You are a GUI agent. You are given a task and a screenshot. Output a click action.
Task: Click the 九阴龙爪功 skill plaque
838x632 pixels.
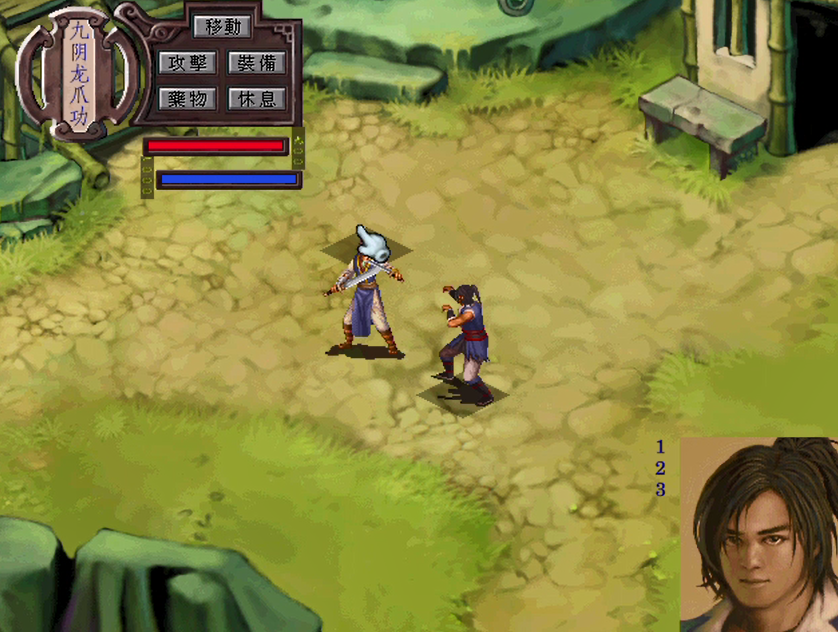(x=80, y=72)
